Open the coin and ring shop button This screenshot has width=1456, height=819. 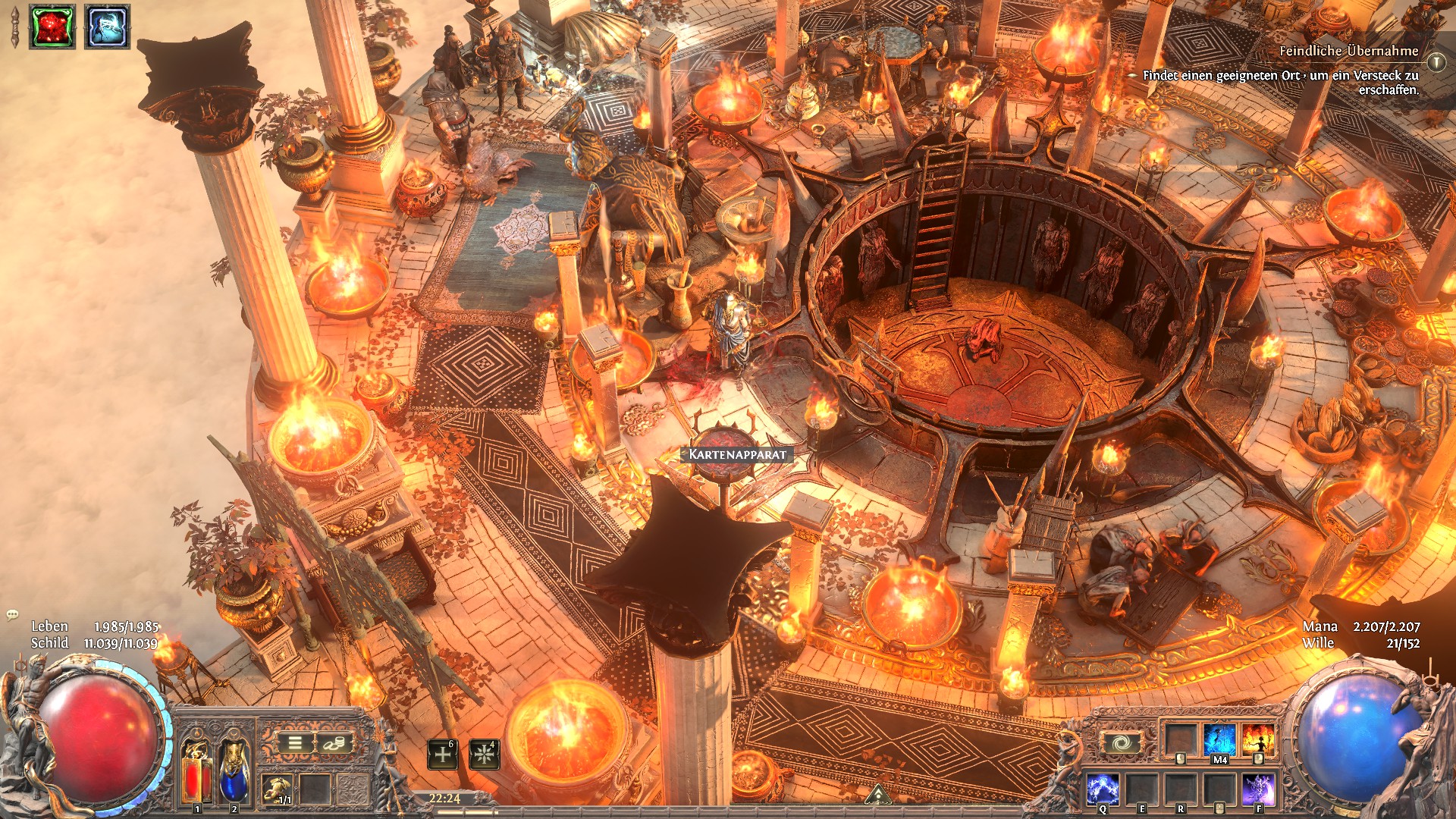[x=334, y=743]
